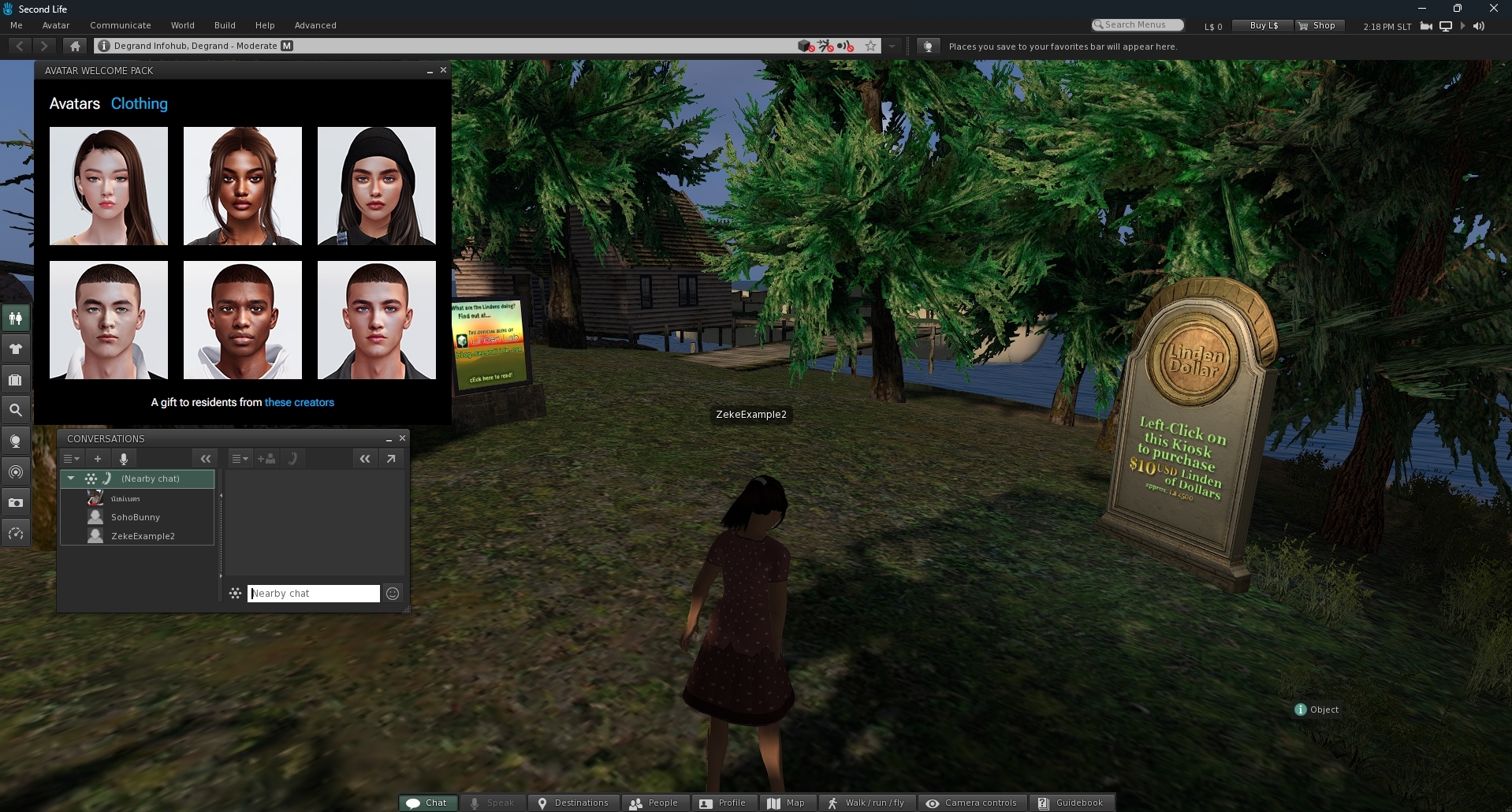Open the Inventory suitcase icon in sidebar
This screenshot has width=1512, height=812.
(16, 379)
